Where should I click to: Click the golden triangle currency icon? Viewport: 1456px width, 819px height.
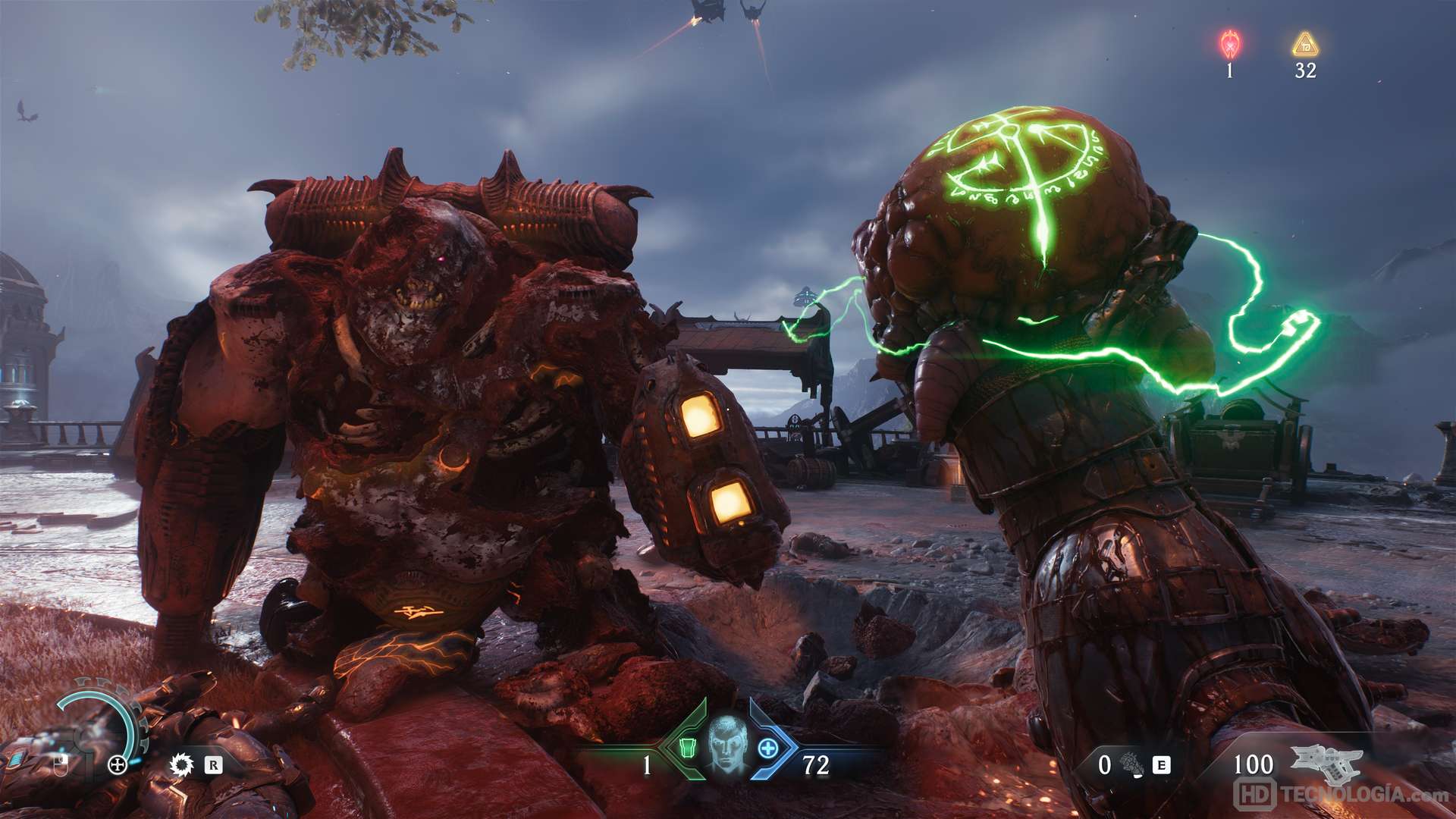tap(1305, 45)
